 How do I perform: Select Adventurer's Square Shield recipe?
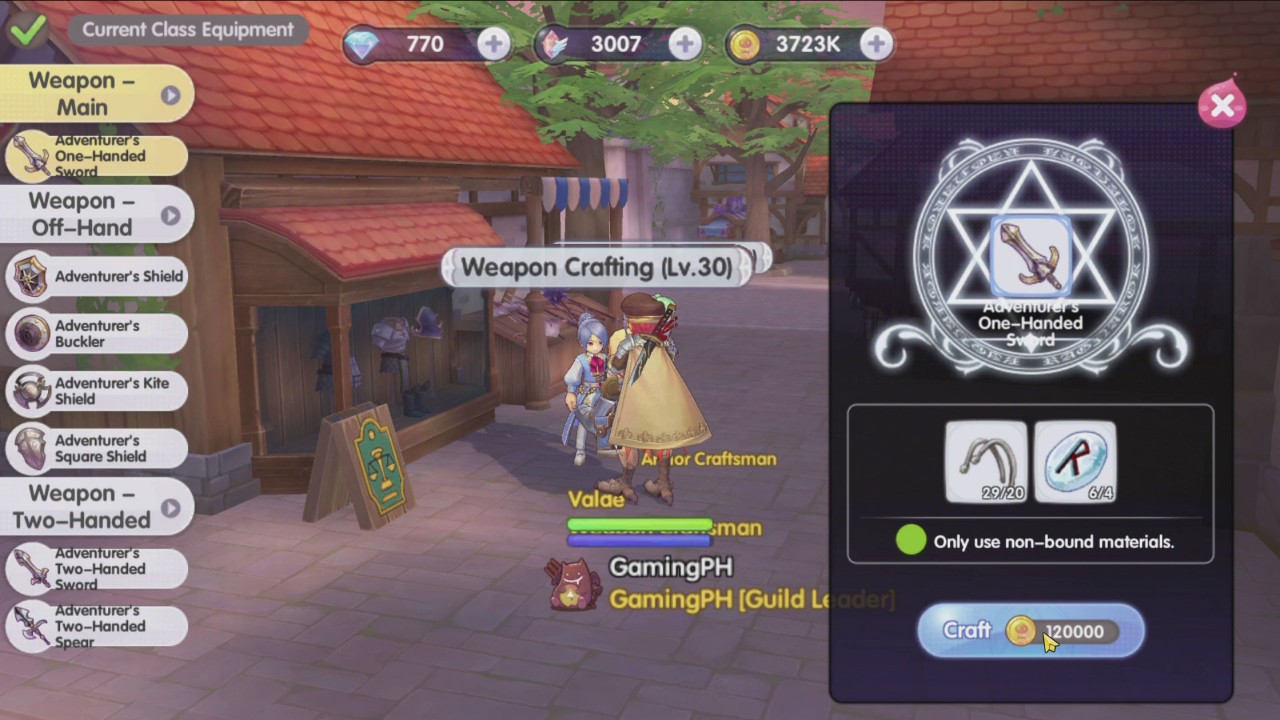click(x=97, y=448)
